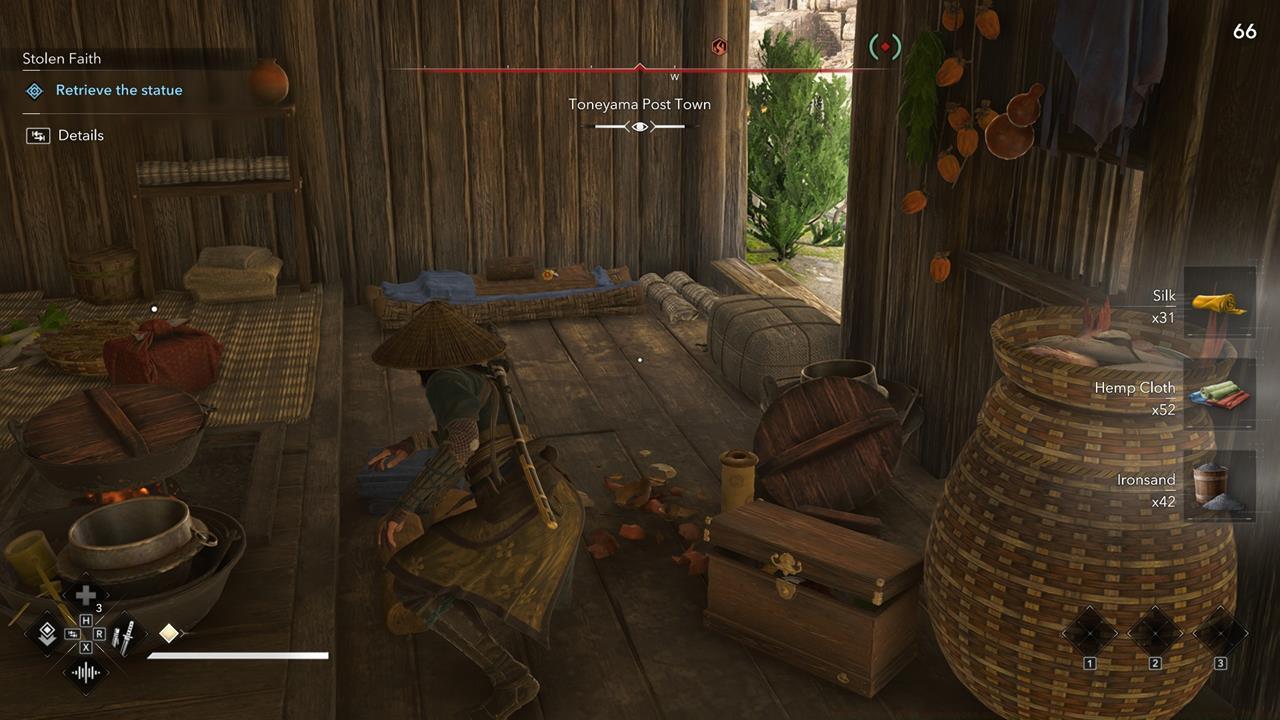Click the Retrieve the statue objective
Viewport: 1280px width, 720px height.
(x=116, y=90)
